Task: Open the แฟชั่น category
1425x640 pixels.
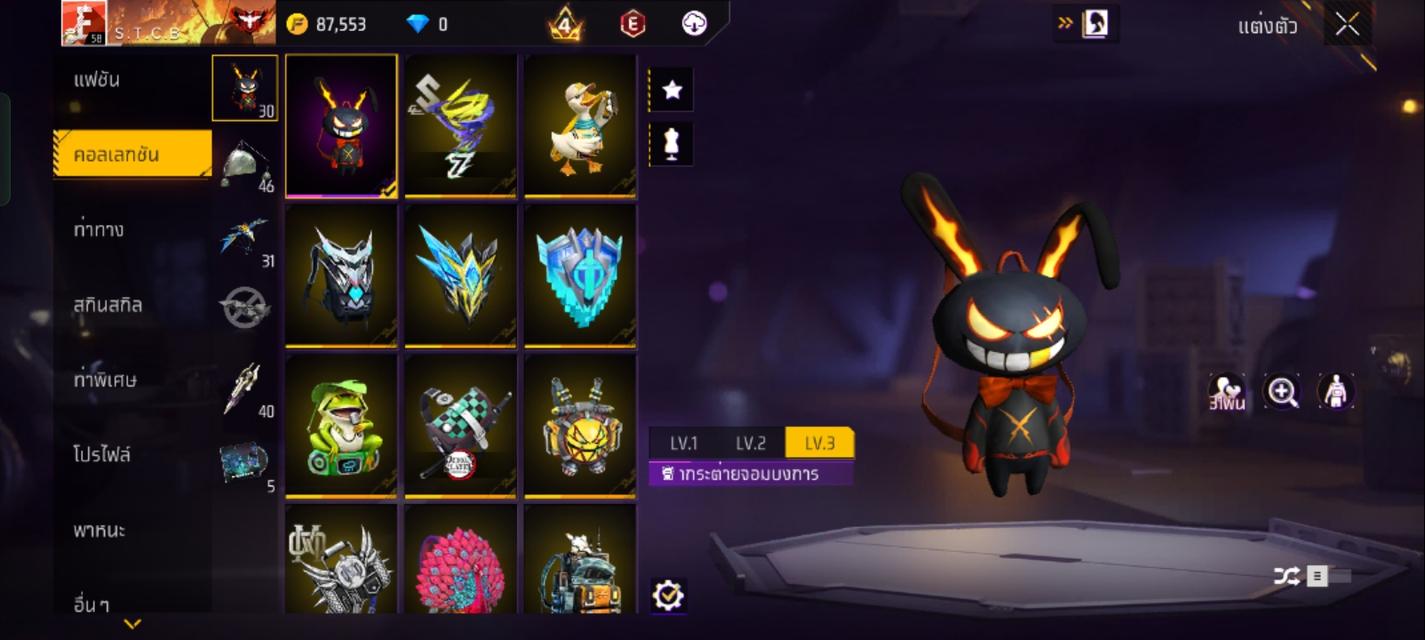Action: point(97,80)
